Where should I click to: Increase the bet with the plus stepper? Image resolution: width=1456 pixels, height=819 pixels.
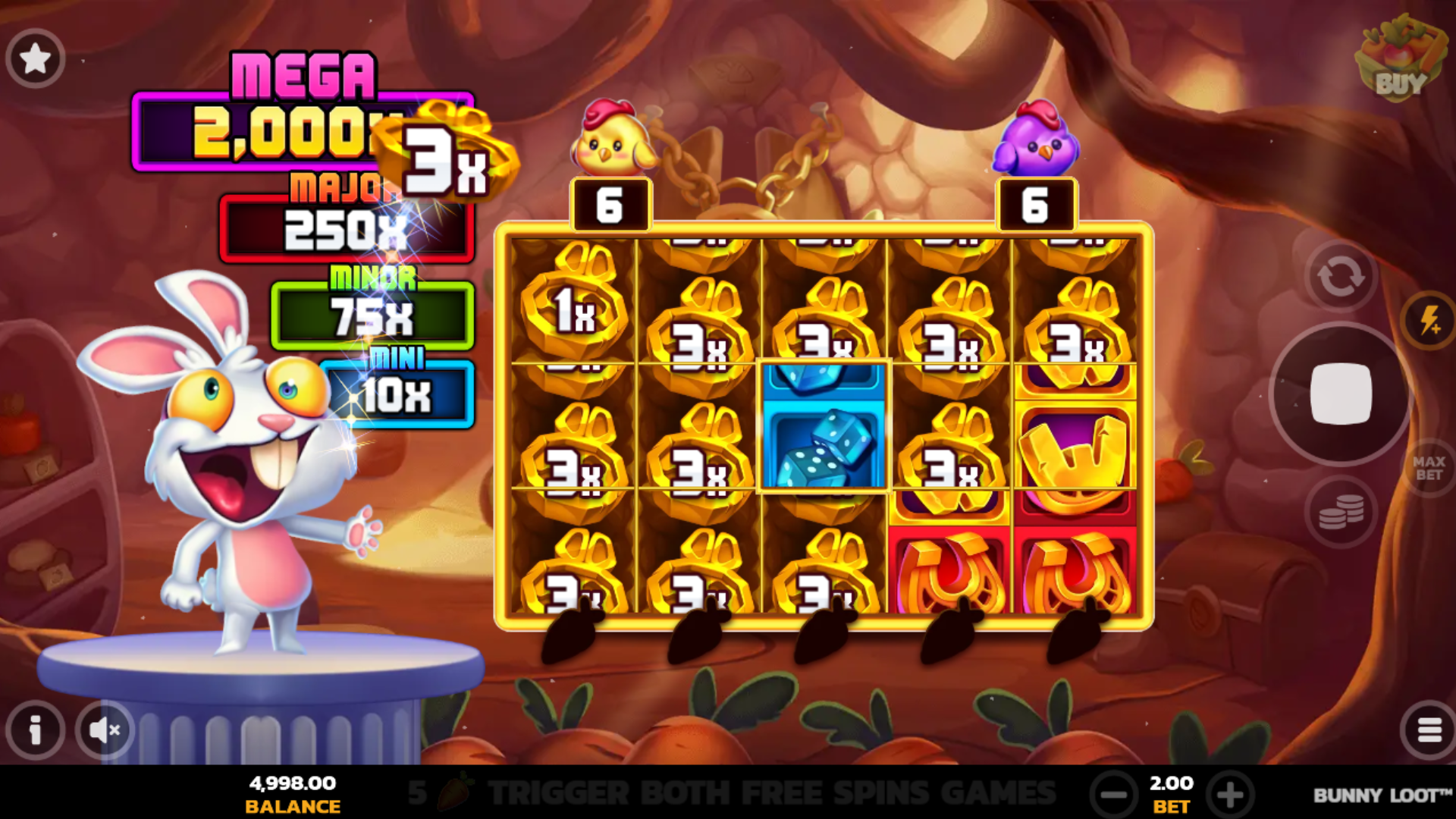1229,793
